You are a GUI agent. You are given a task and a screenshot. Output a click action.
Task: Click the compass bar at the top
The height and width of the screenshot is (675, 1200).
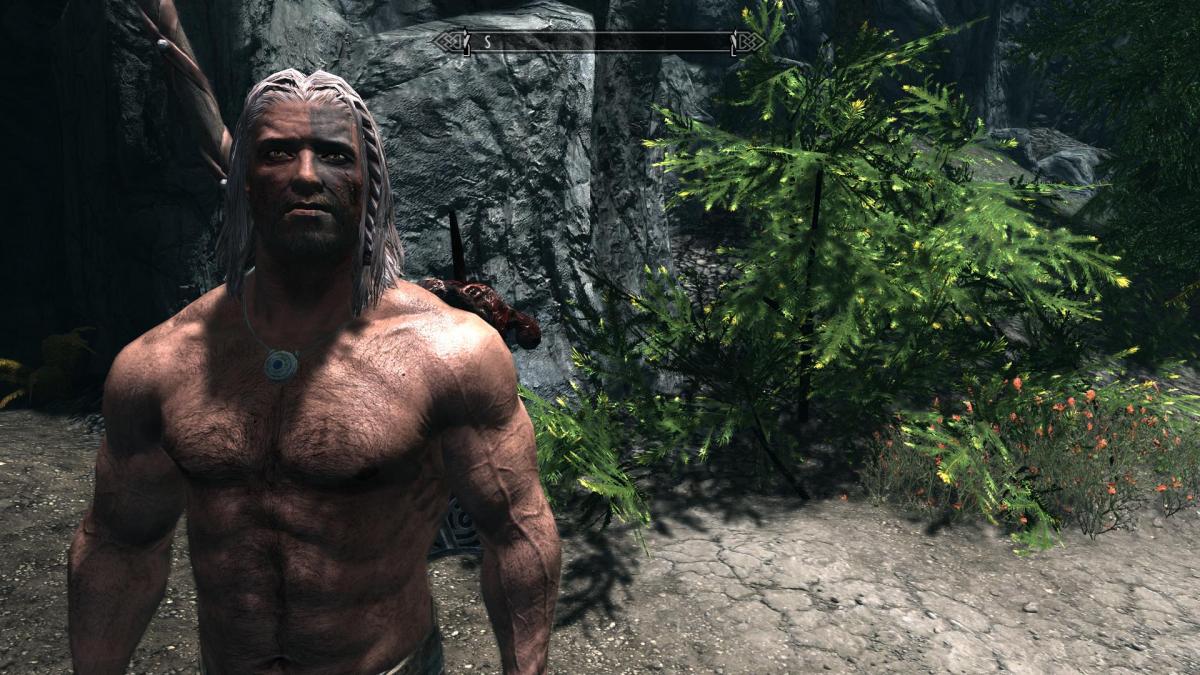pyautogui.click(x=600, y=42)
